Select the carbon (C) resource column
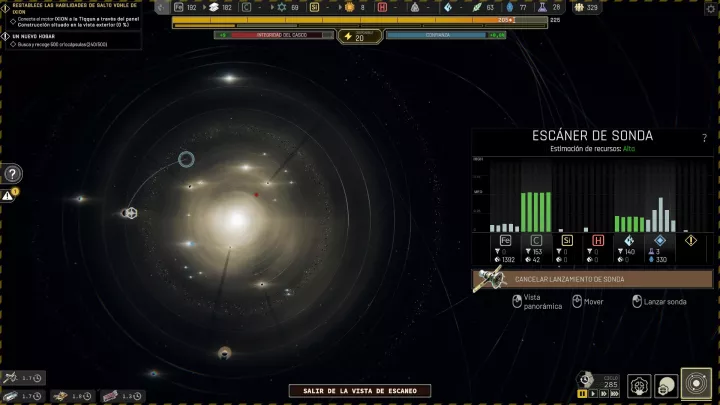Screen dimensions: 720x405 click(x=536, y=240)
